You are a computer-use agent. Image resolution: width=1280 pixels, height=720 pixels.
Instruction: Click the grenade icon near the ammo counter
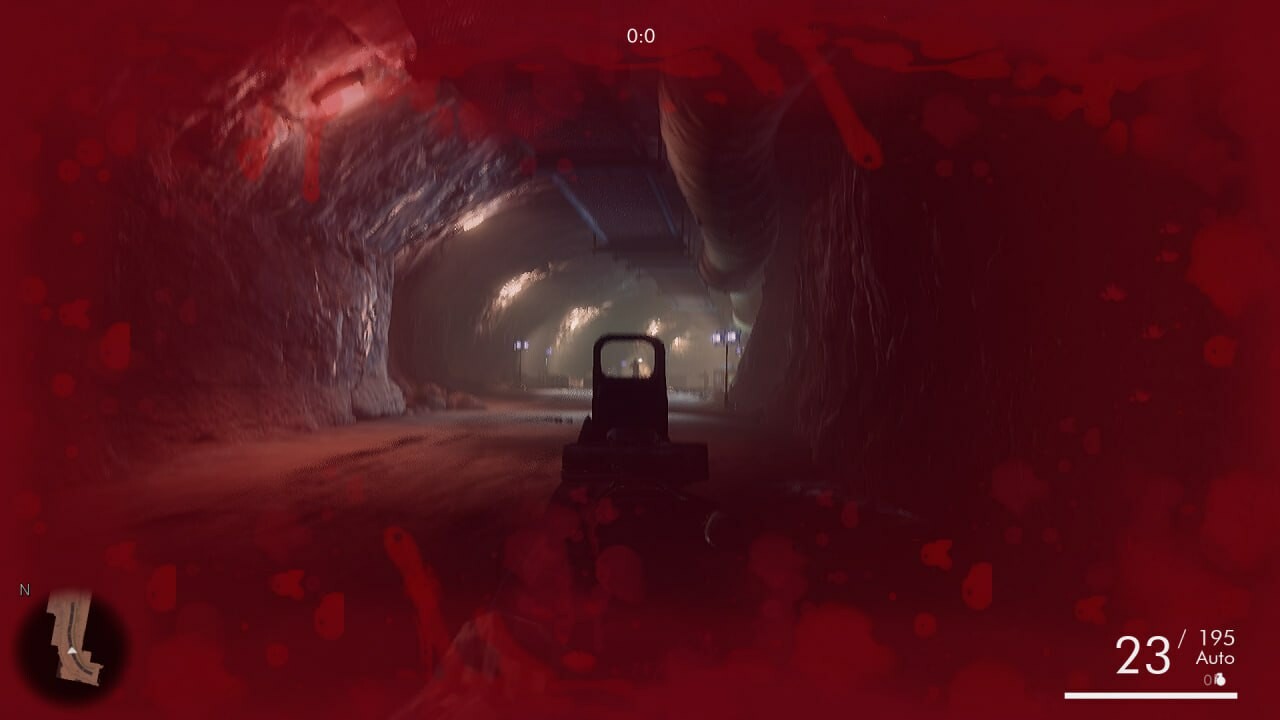(x=1221, y=680)
